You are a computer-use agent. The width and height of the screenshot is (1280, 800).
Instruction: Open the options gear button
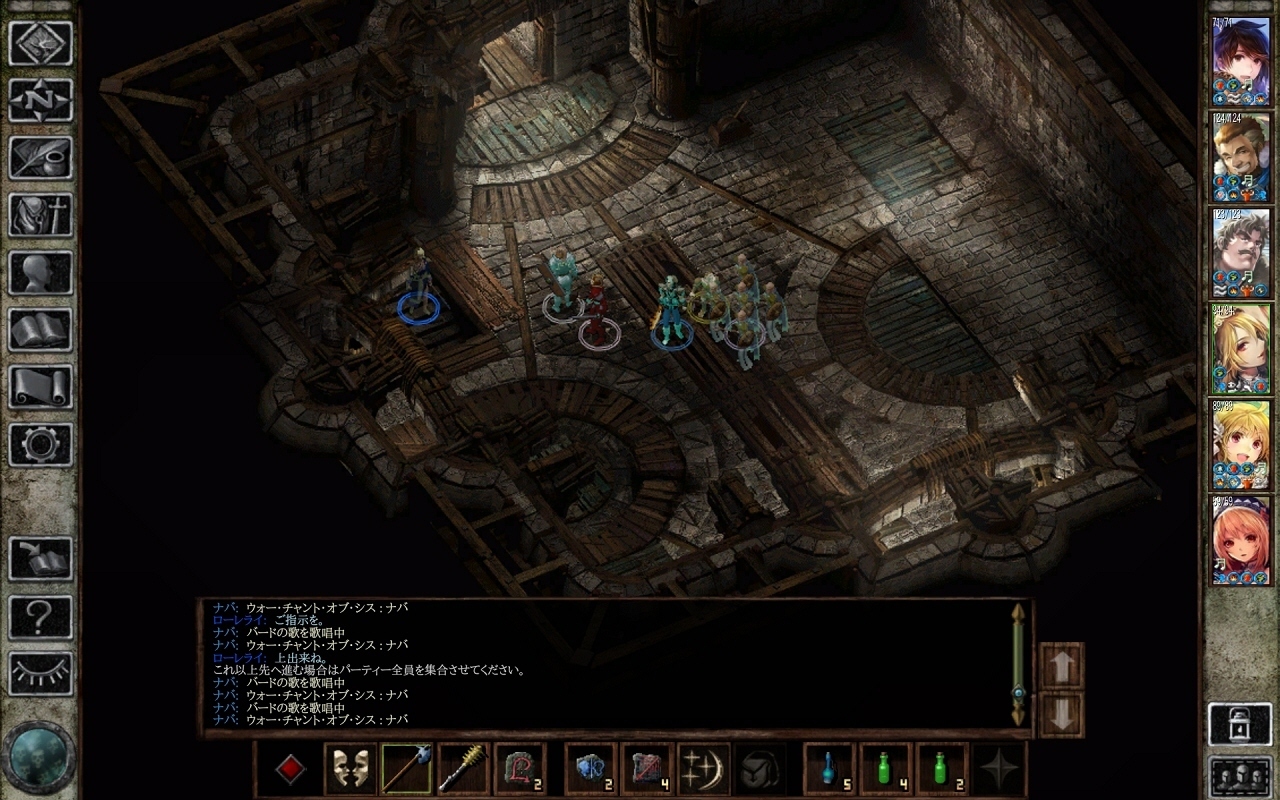coord(40,444)
